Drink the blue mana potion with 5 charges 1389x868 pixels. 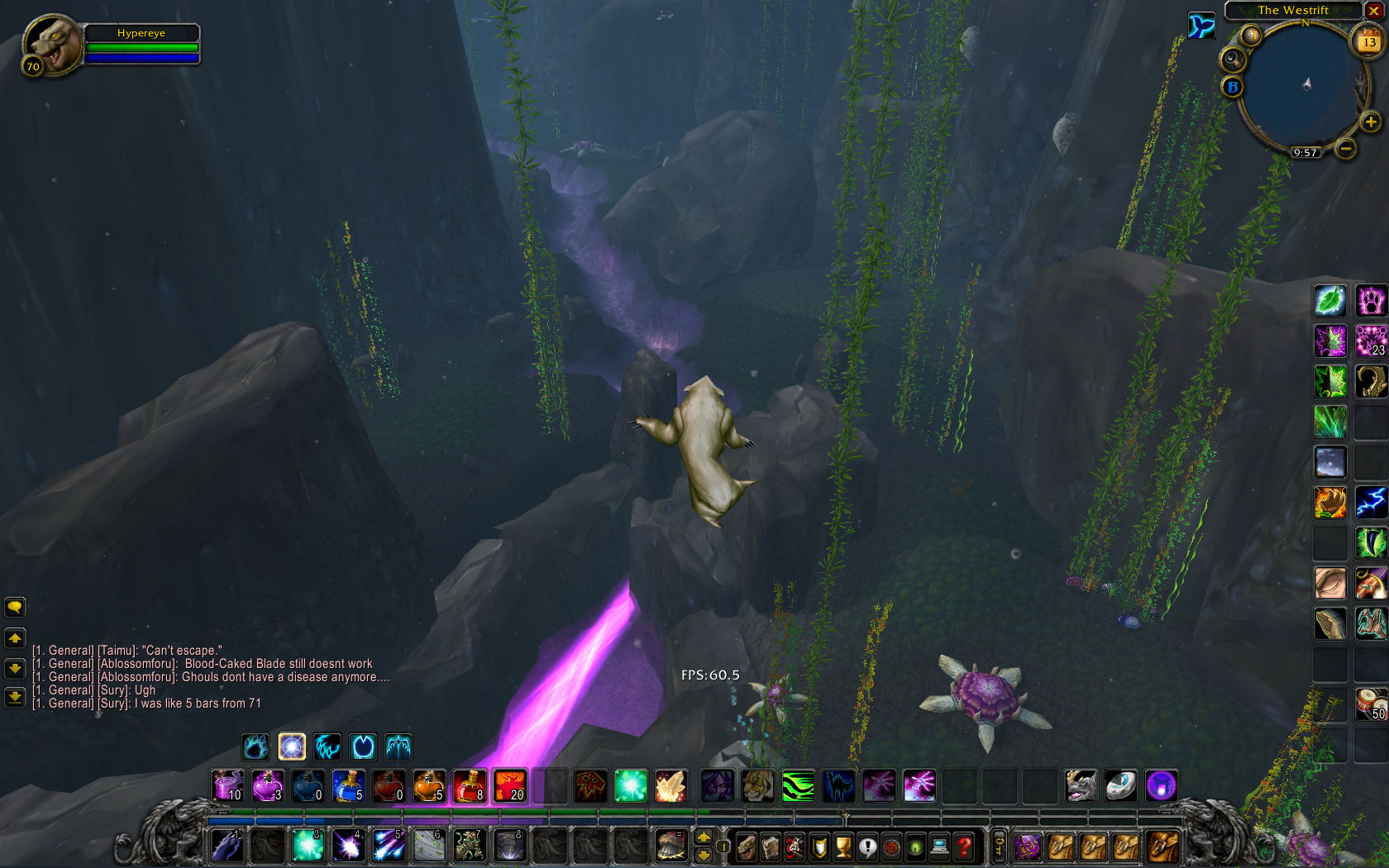(x=348, y=785)
